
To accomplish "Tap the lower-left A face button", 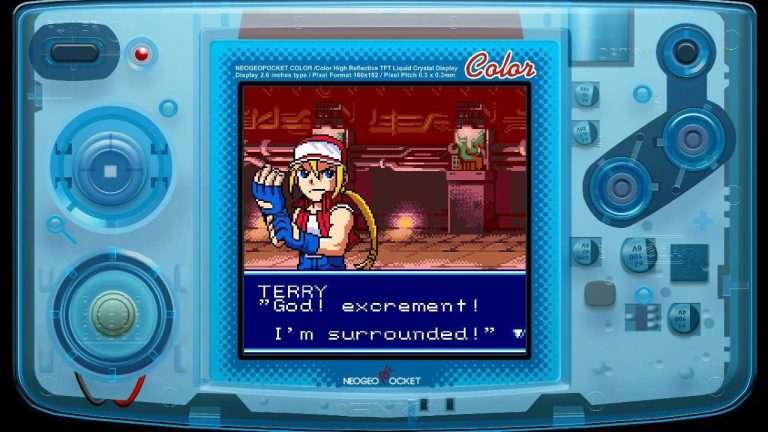I will 622,185.
